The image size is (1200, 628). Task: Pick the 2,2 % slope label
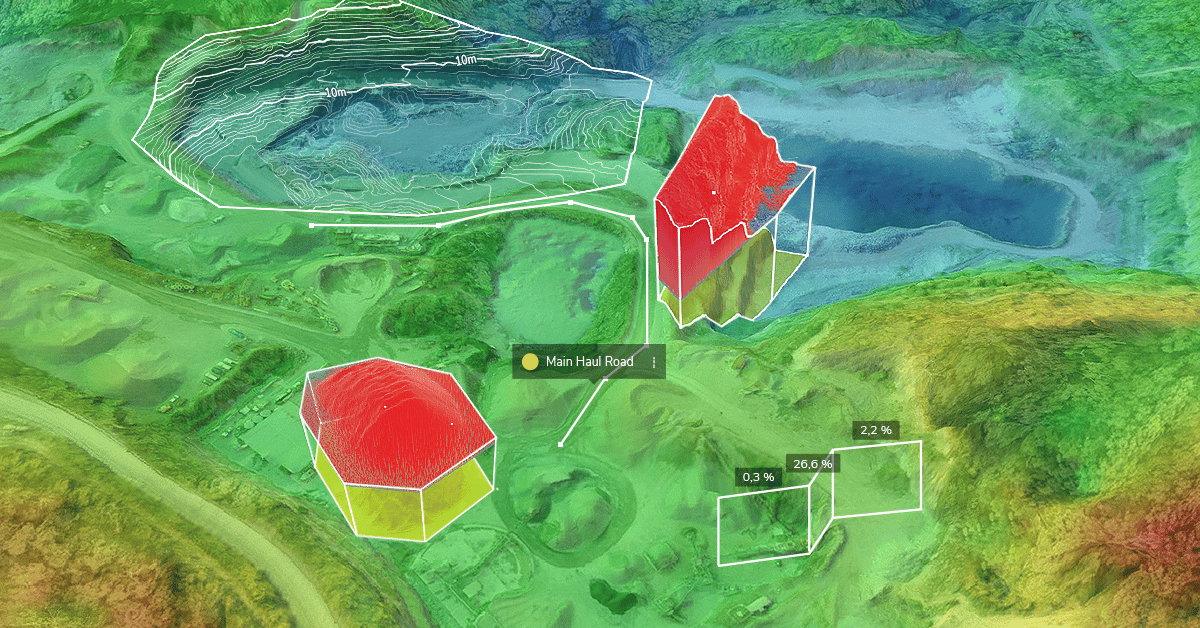coord(875,430)
